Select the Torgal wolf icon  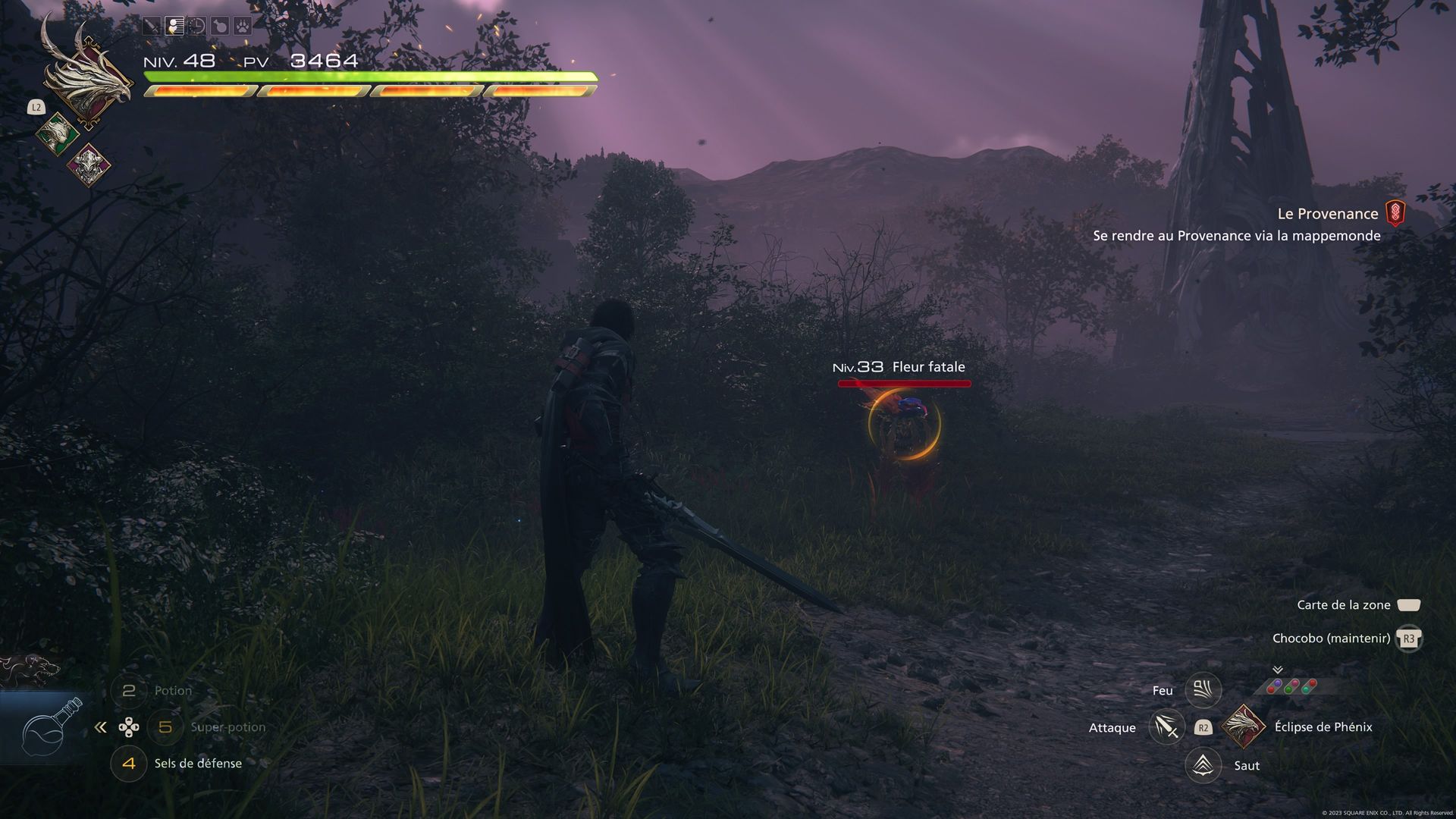click(30, 669)
